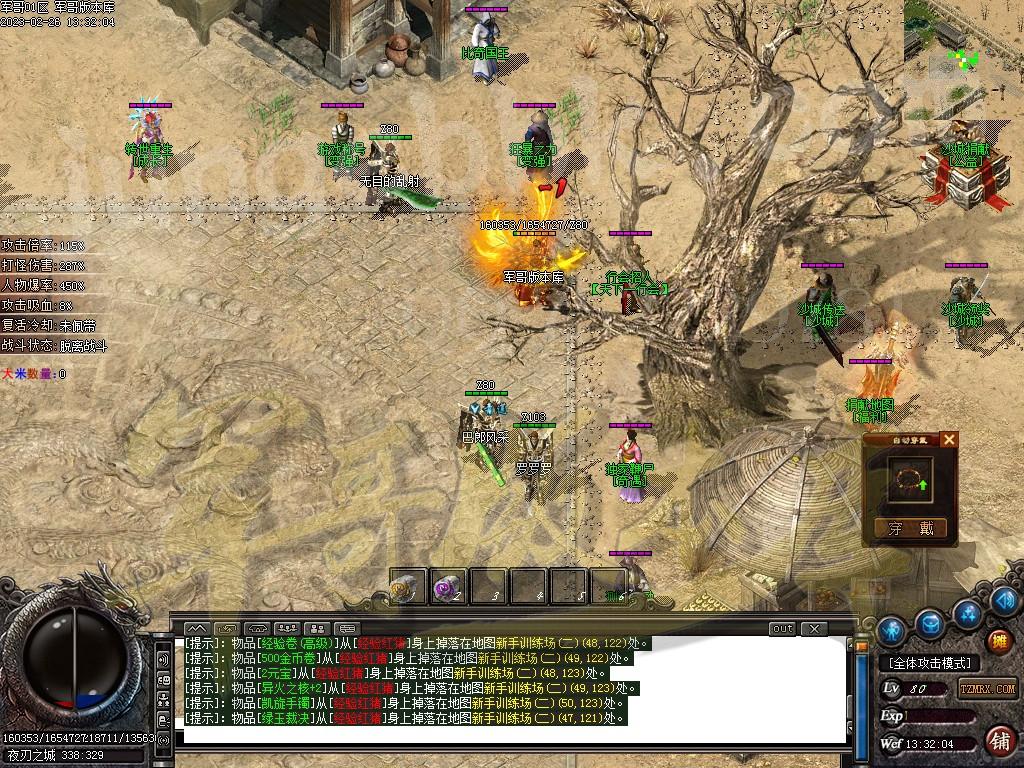
Task: Change the 全体攻击模式 attack mode
Action: [928, 663]
